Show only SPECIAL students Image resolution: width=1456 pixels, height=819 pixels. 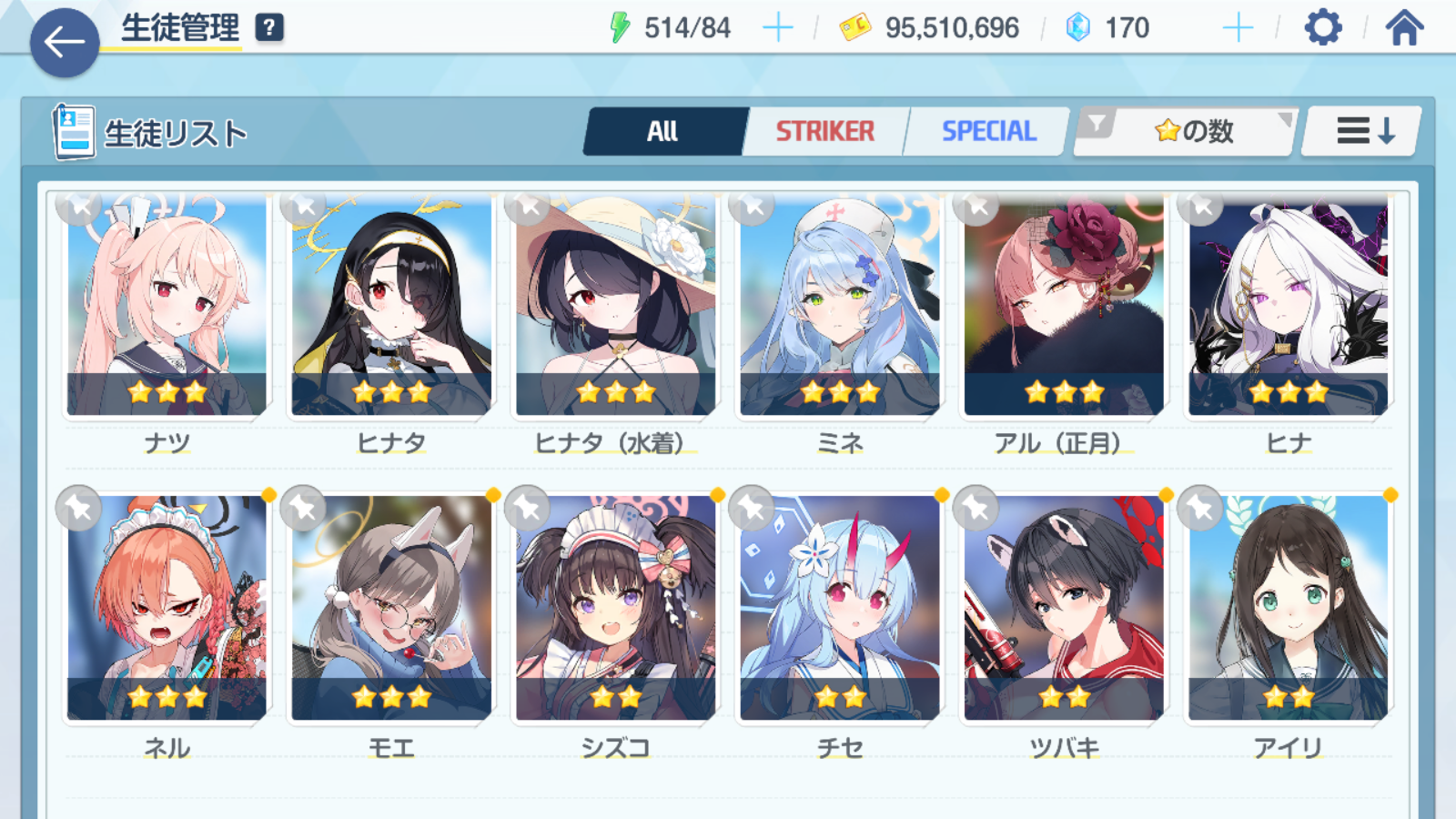click(x=988, y=132)
